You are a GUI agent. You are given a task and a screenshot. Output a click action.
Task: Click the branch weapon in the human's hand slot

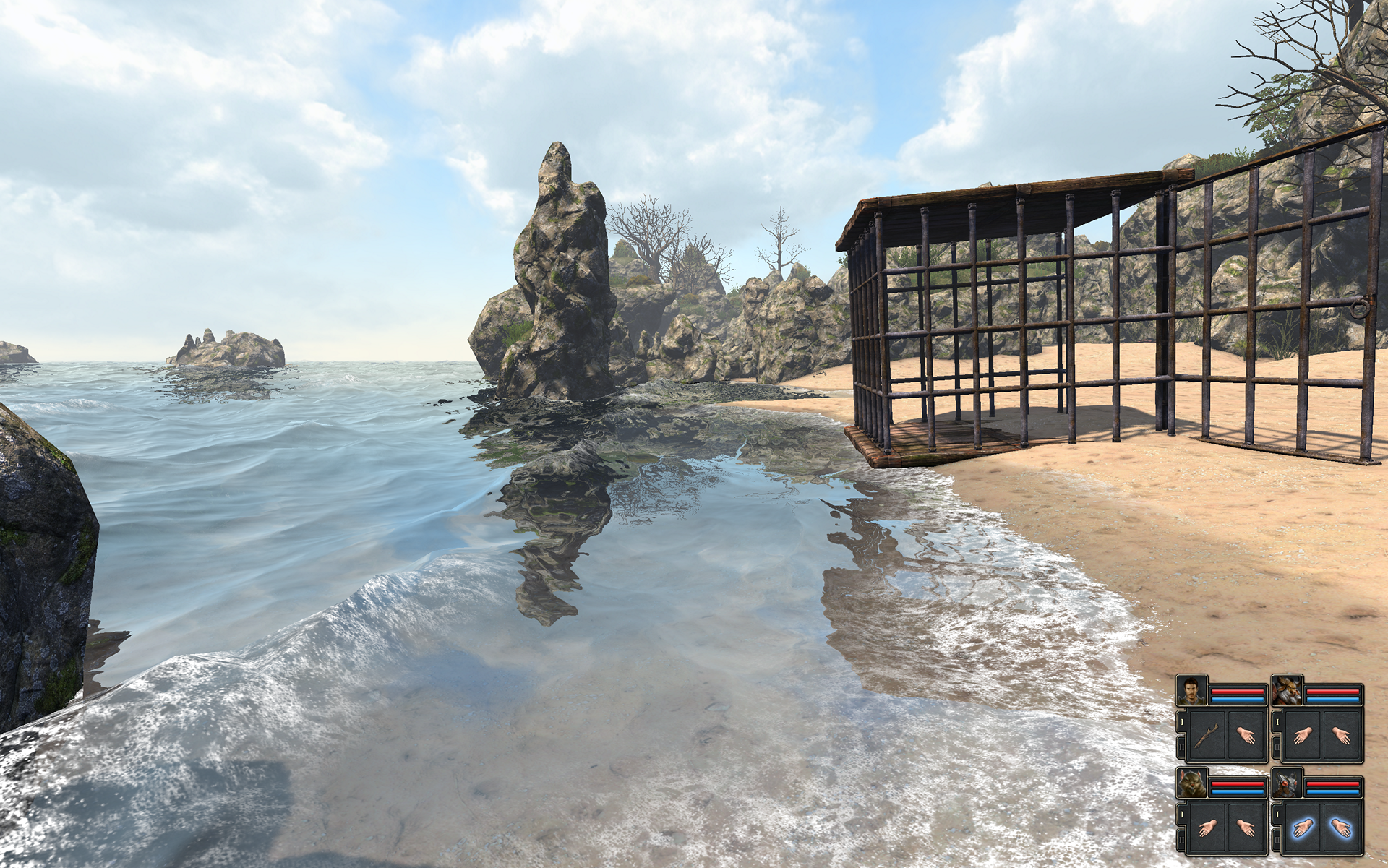pyautogui.click(x=1206, y=737)
